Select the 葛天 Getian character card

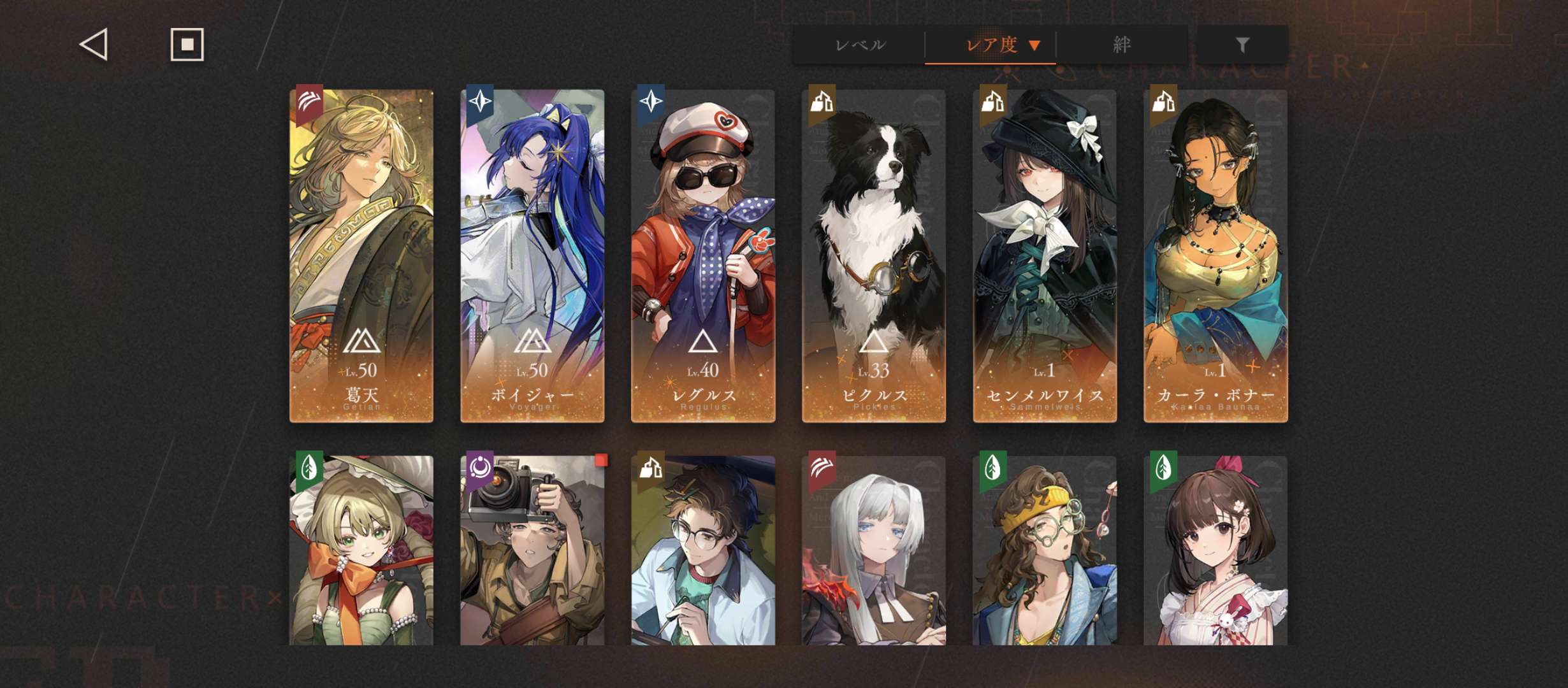pyautogui.click(x=361, y=256)
